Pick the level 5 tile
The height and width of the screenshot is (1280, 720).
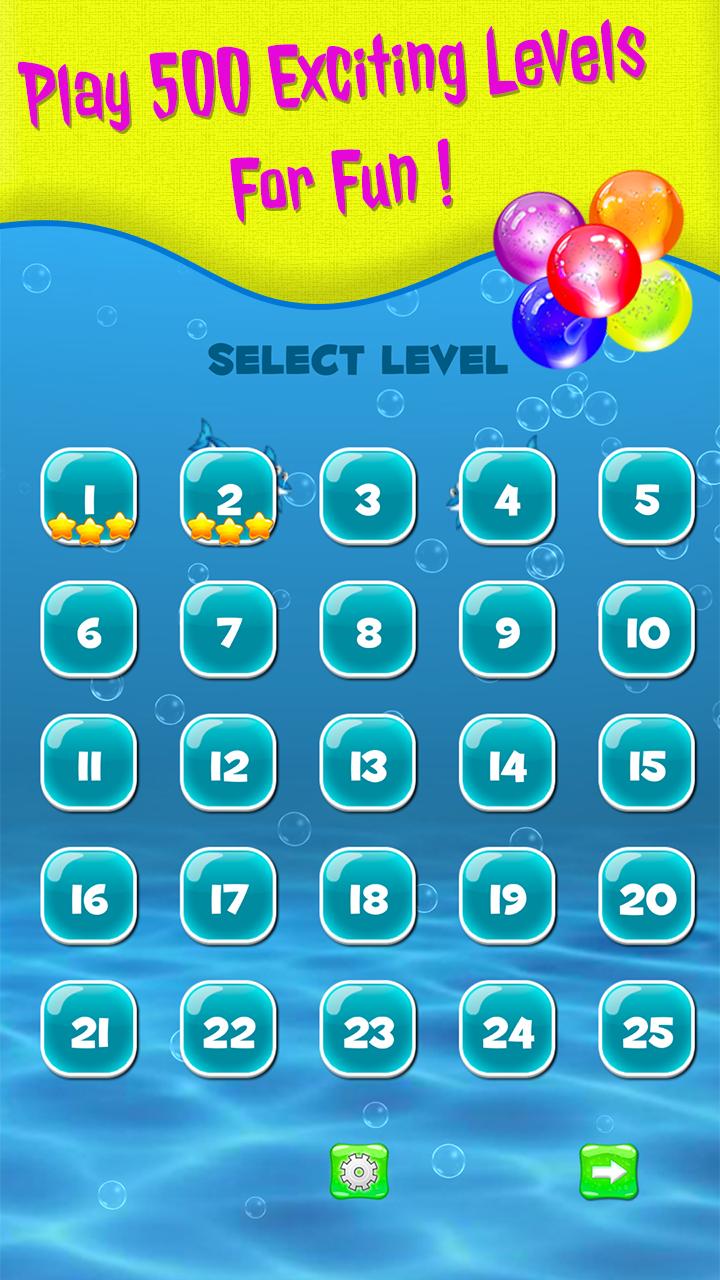pos(647,497)
